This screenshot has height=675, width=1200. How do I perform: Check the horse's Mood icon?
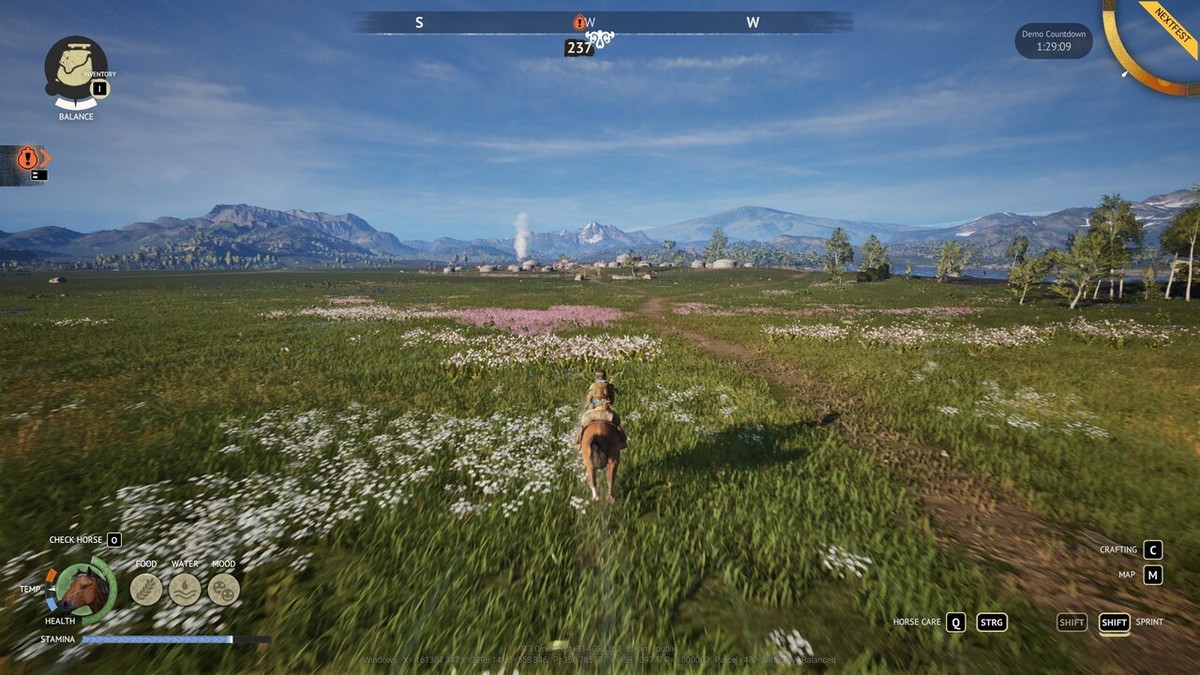pos(223,589)
